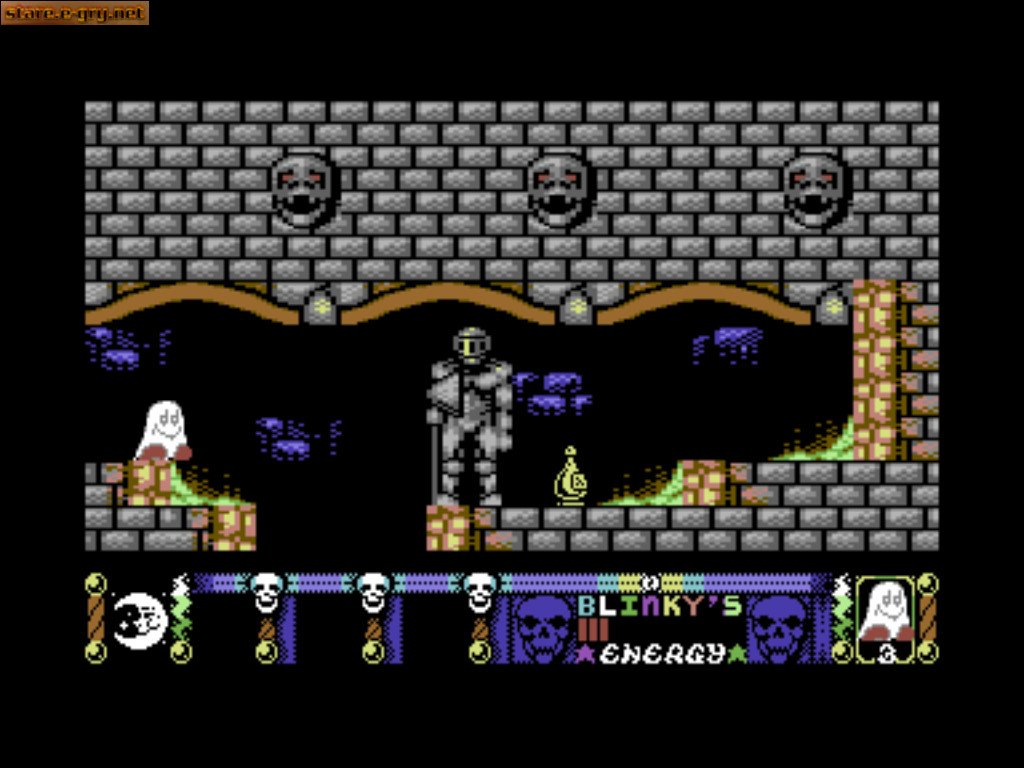Click the crescent moon face icon
The width and height of the screenshot is (1024, 768).
[137, 621]
